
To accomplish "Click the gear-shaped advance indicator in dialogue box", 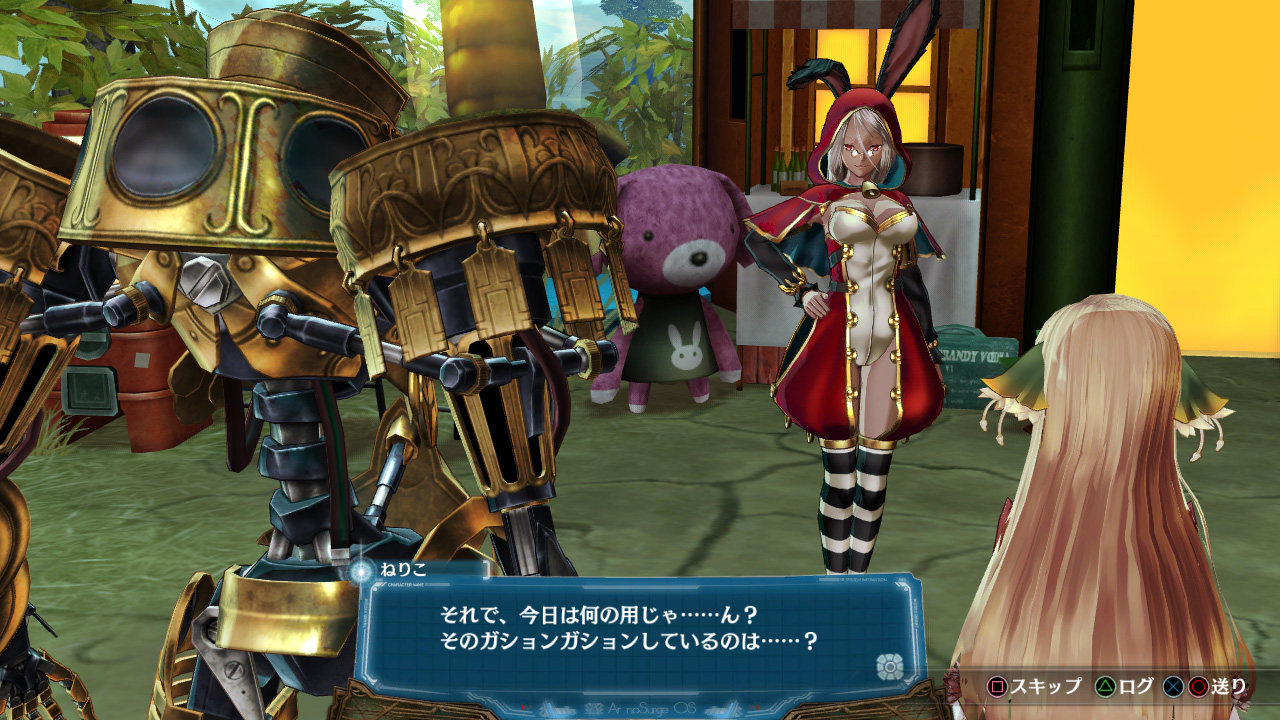I will pos(888,667).
